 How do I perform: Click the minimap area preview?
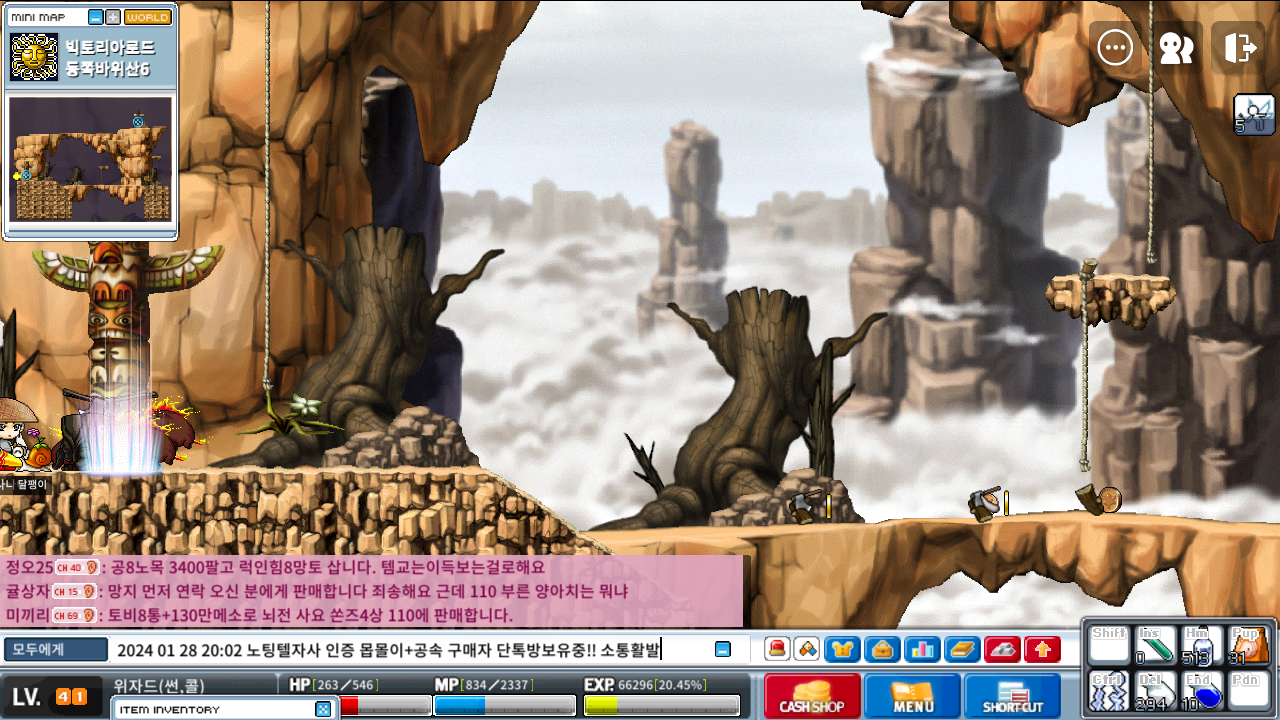click(91, 159)
